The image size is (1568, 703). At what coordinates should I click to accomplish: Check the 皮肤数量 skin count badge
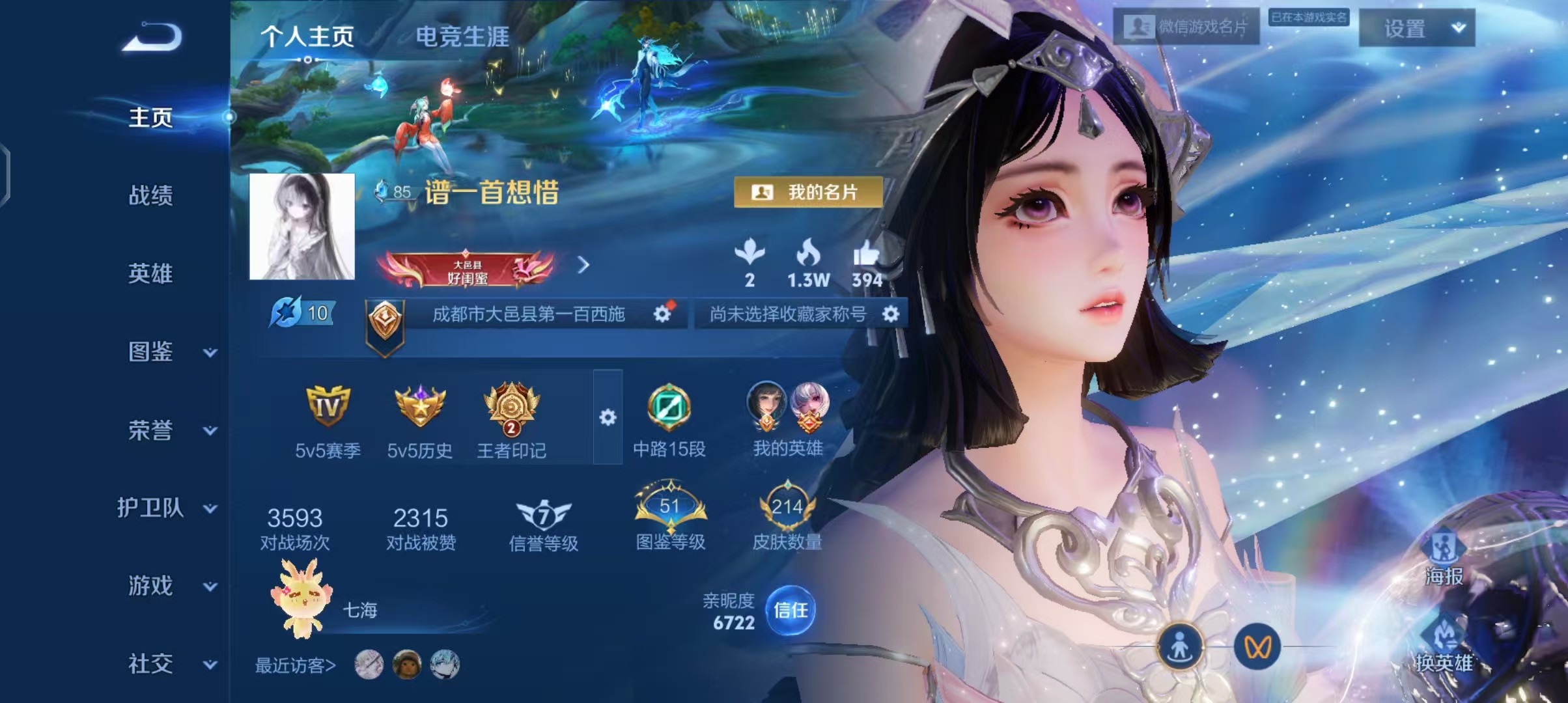click(787, 519)
